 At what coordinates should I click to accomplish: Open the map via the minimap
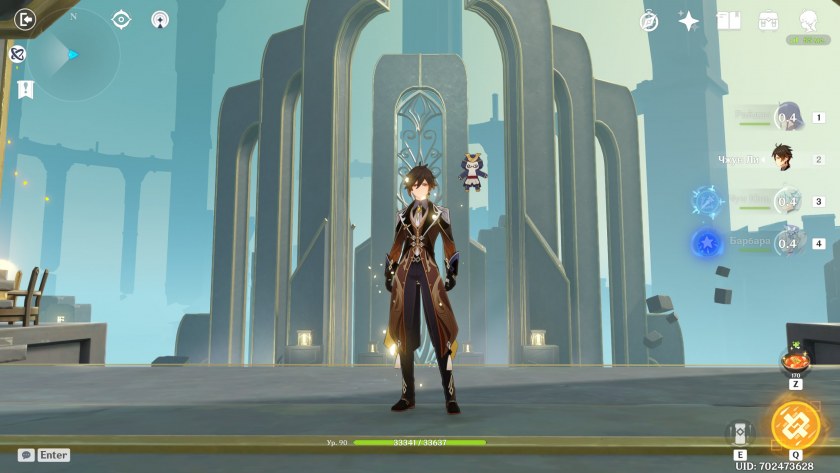point(72,56)
